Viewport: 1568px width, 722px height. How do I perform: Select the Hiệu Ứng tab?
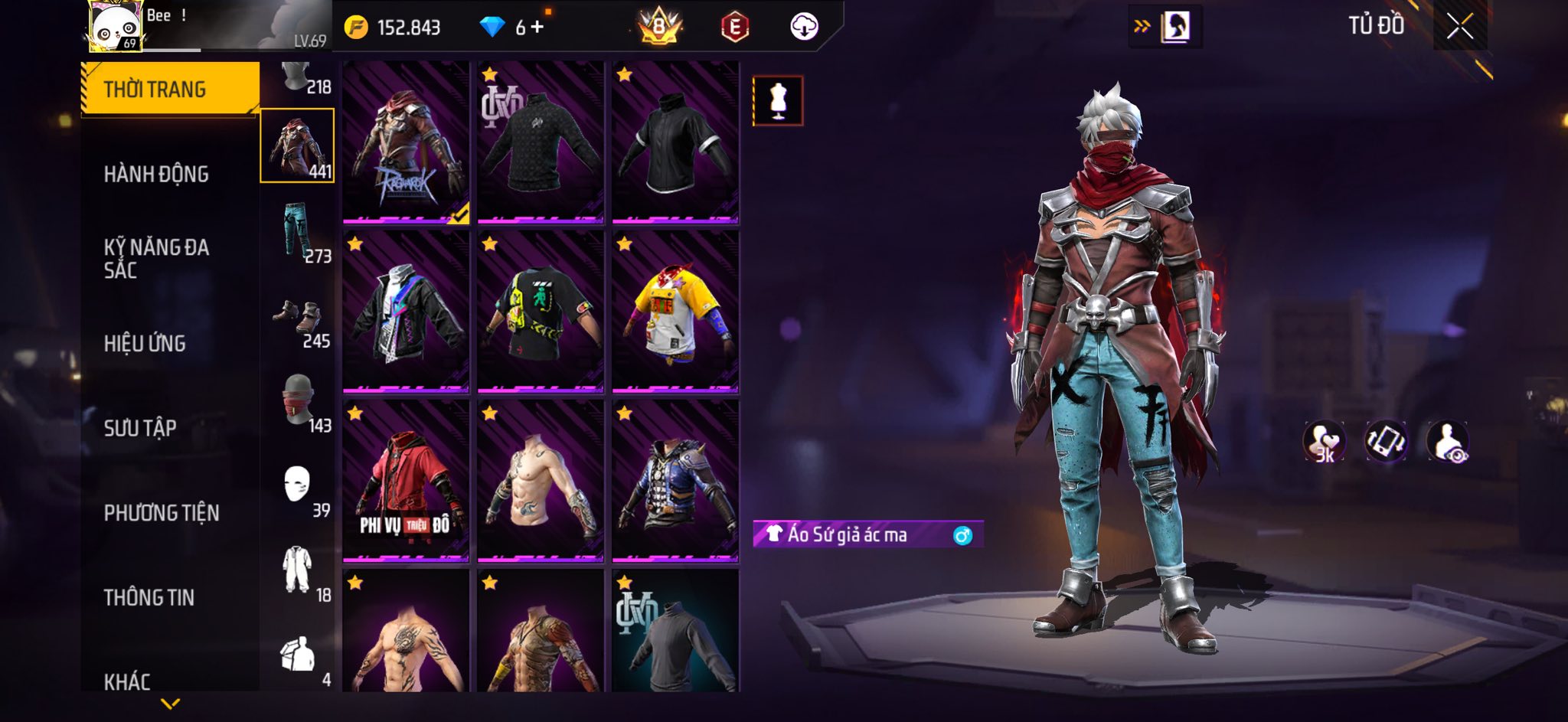point(145,344)
